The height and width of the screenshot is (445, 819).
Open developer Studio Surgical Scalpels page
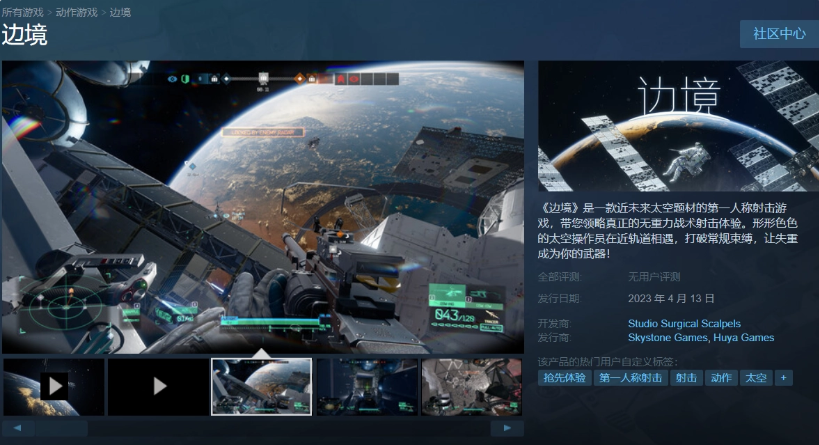684,323
